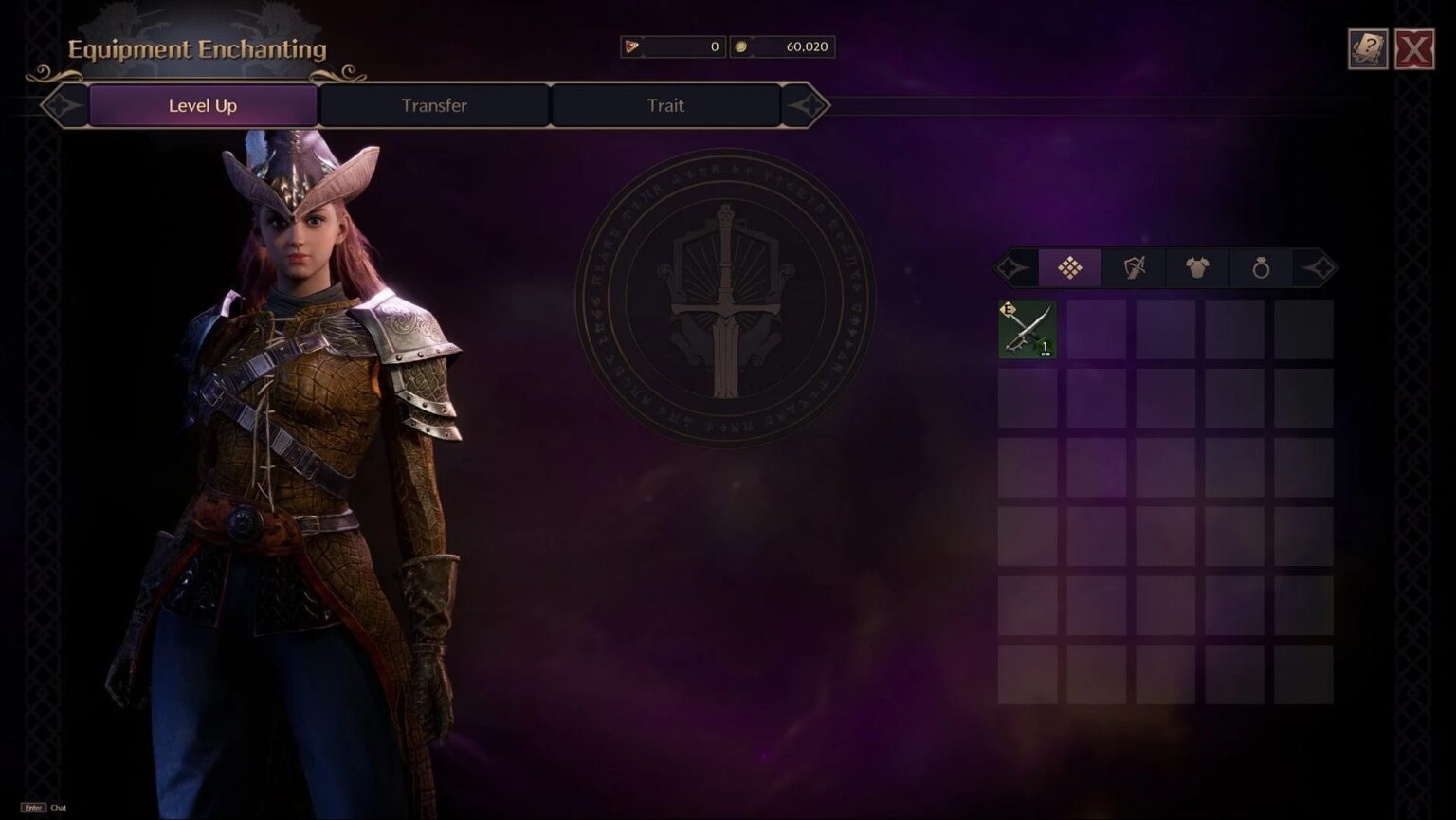Image resolution: width=1456 pixels, height=820 pixels.
Task: Enable the armor category toggle
Action: [1196, 267]
